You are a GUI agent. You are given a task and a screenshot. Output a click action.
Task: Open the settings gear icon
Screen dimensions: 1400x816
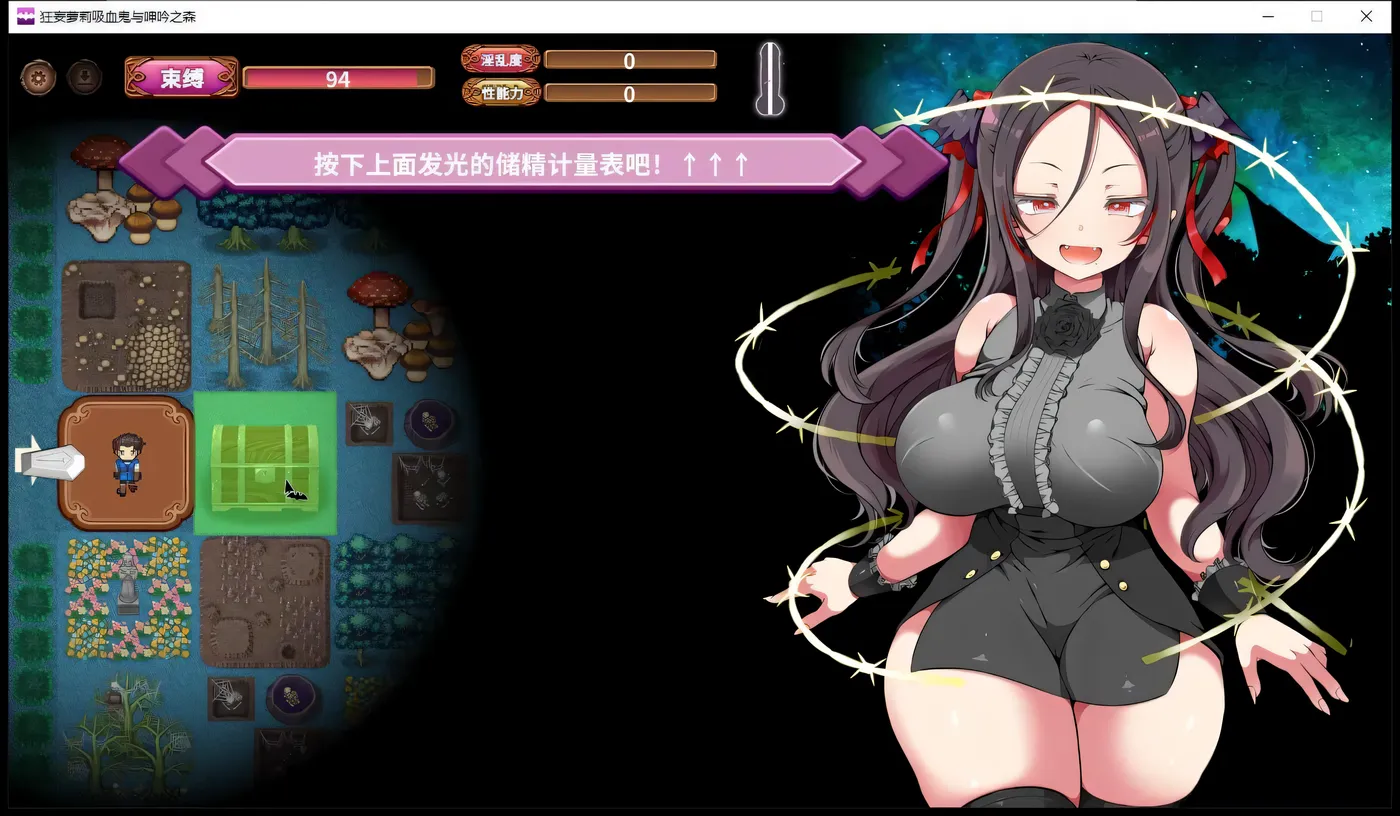(x=37, y=76)
